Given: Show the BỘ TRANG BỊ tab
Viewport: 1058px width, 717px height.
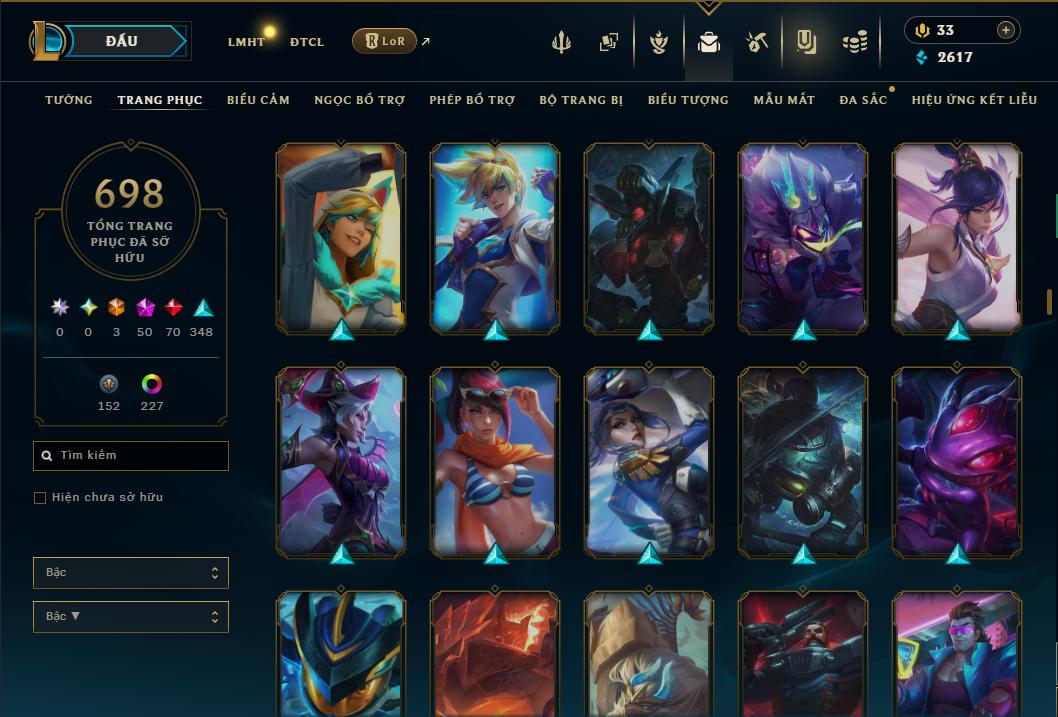Looking at the screenshot, I should click(x=581, y=100).
